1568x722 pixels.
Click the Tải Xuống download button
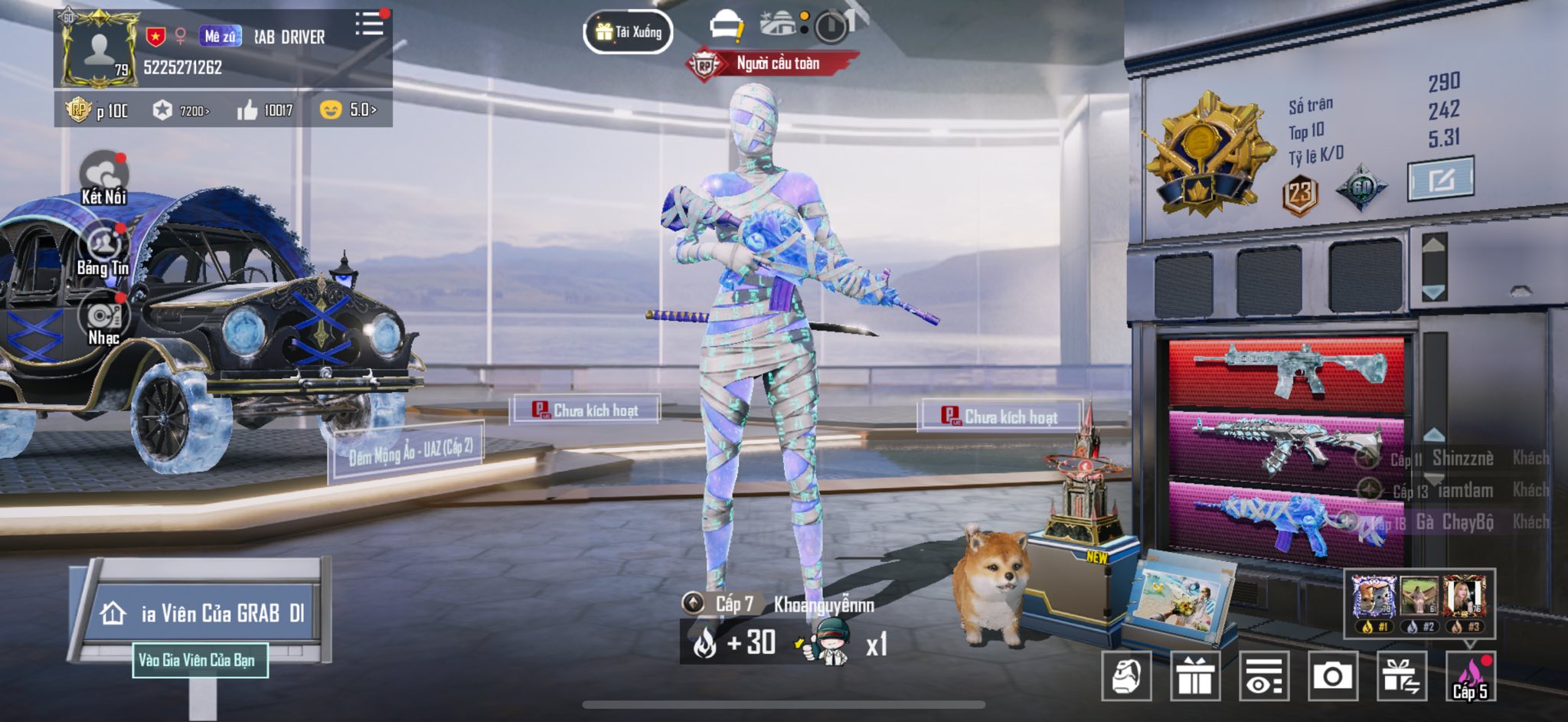point(629,32)
